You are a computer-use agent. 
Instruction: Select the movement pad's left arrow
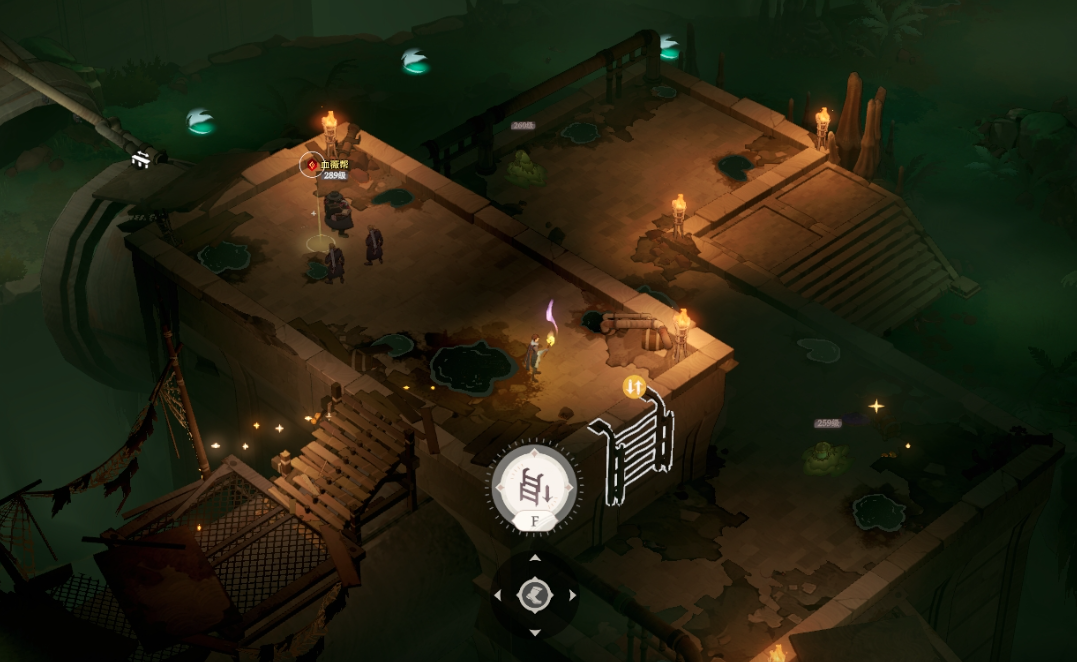coord(498,595)
